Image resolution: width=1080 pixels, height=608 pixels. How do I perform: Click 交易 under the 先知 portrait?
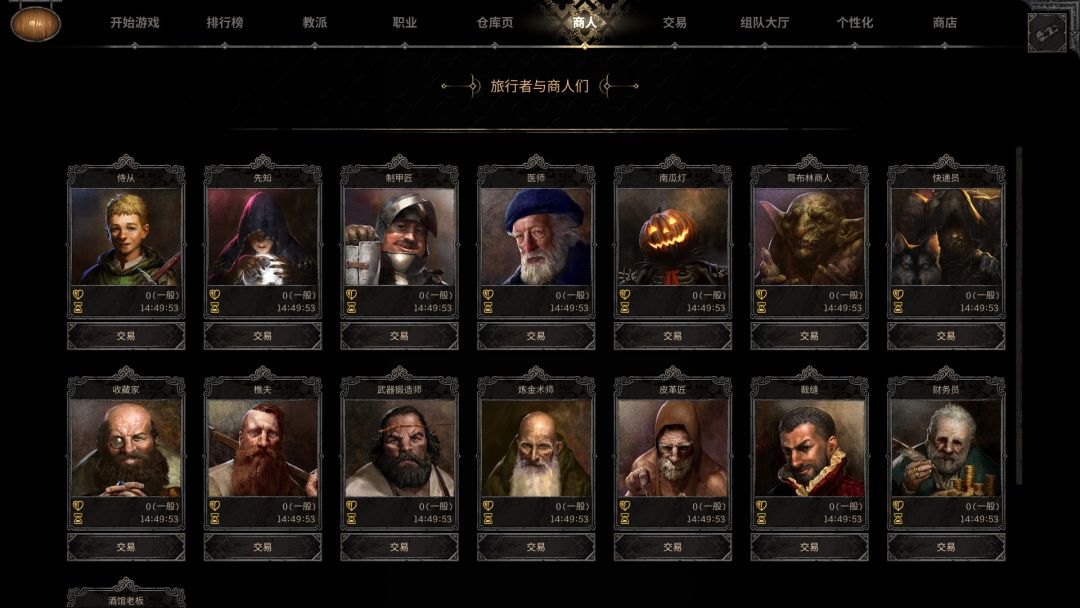pyautogui.click(x=263, y=336)
